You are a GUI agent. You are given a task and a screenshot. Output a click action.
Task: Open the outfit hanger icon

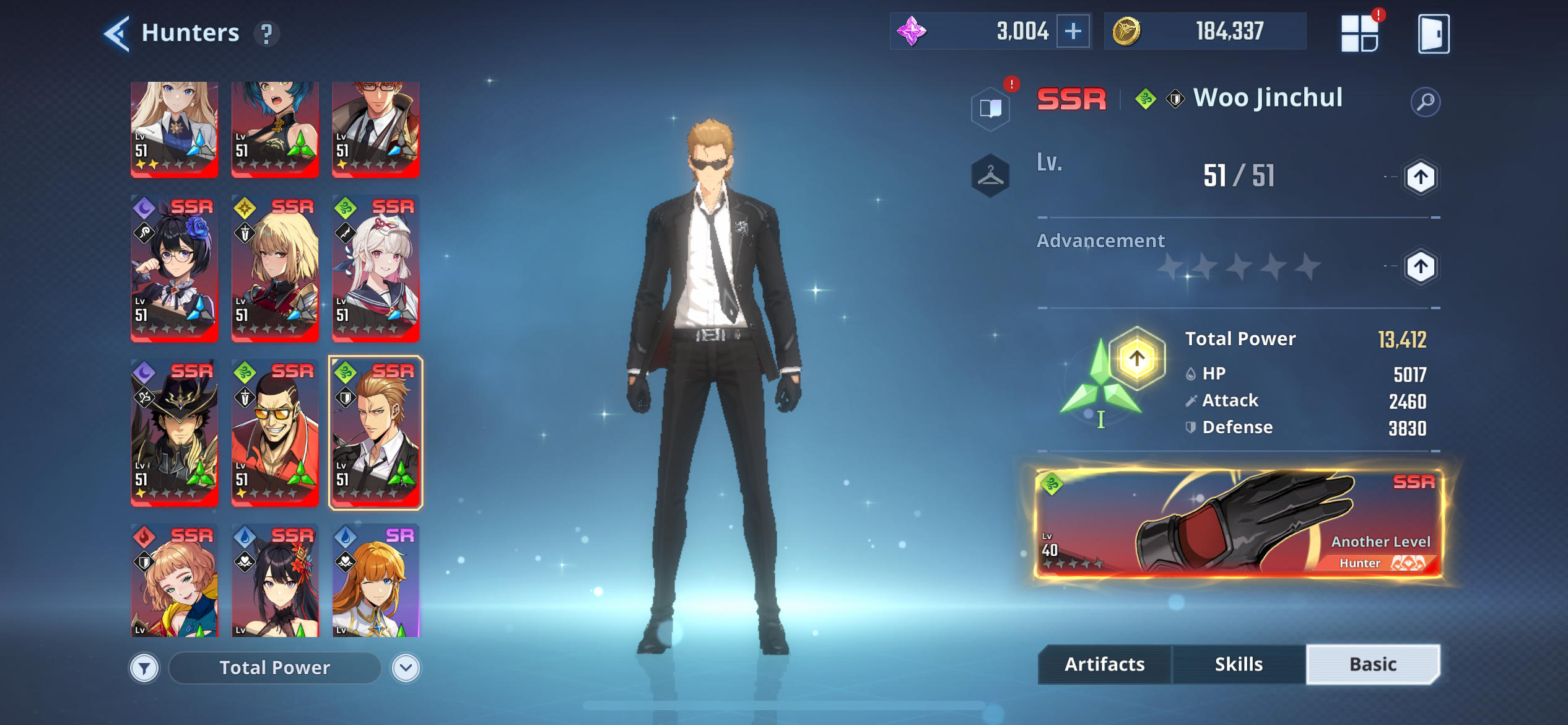991,174
